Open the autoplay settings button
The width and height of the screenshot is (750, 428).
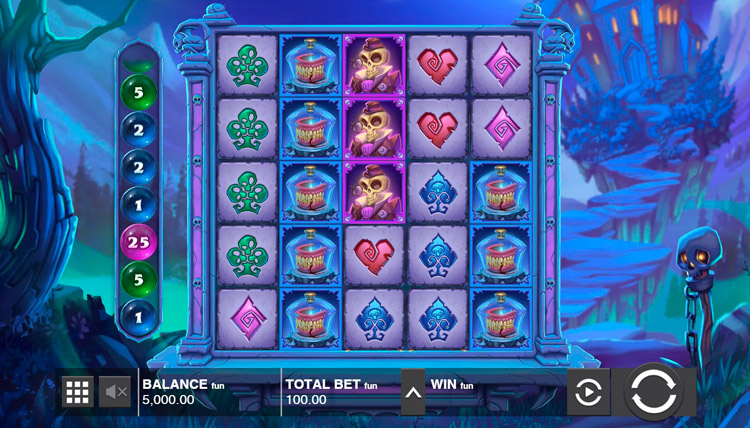click(x=588, y=392)
